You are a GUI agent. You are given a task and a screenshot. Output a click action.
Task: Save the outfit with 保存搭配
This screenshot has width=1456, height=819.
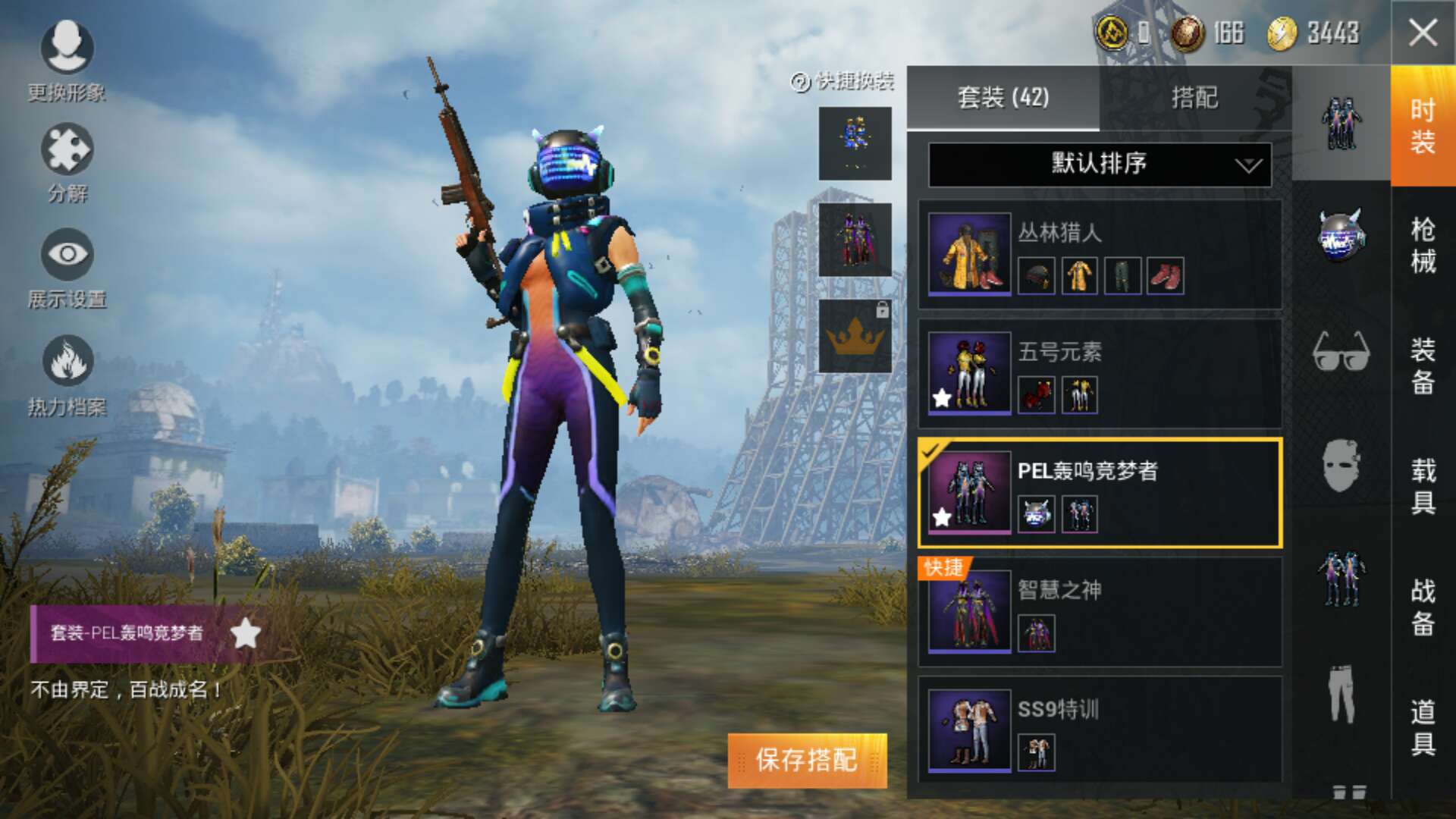pyautogui.click(x=807, y=760)
